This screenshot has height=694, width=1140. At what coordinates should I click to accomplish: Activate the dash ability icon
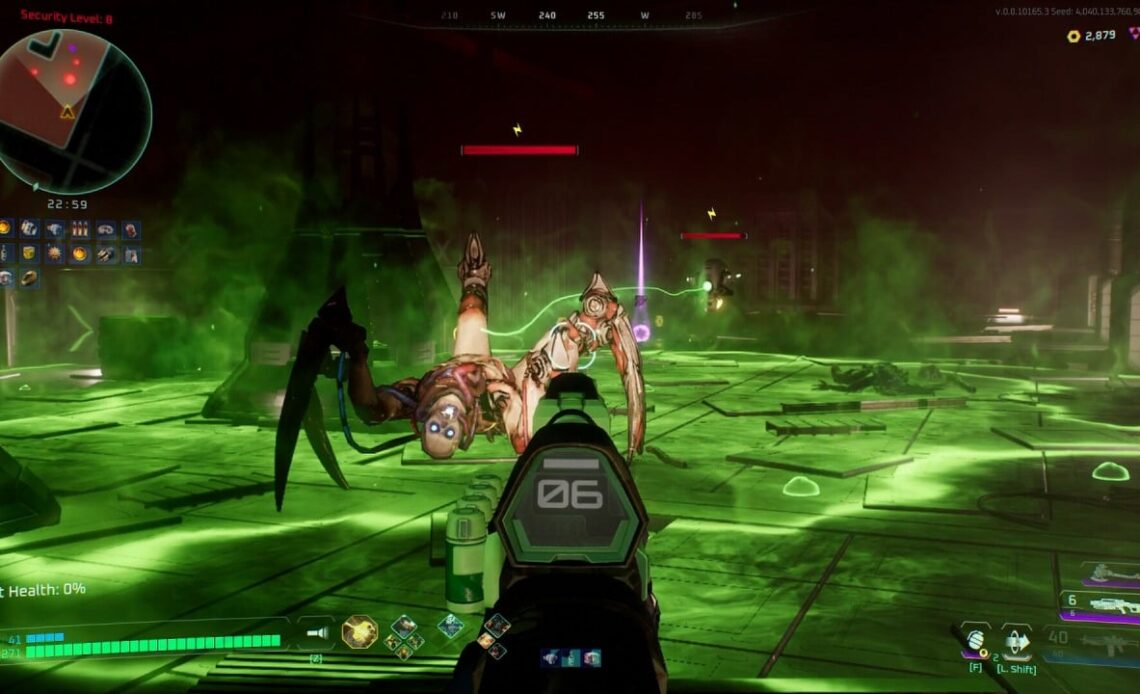pyautogui.click(x=1016, y=641)
